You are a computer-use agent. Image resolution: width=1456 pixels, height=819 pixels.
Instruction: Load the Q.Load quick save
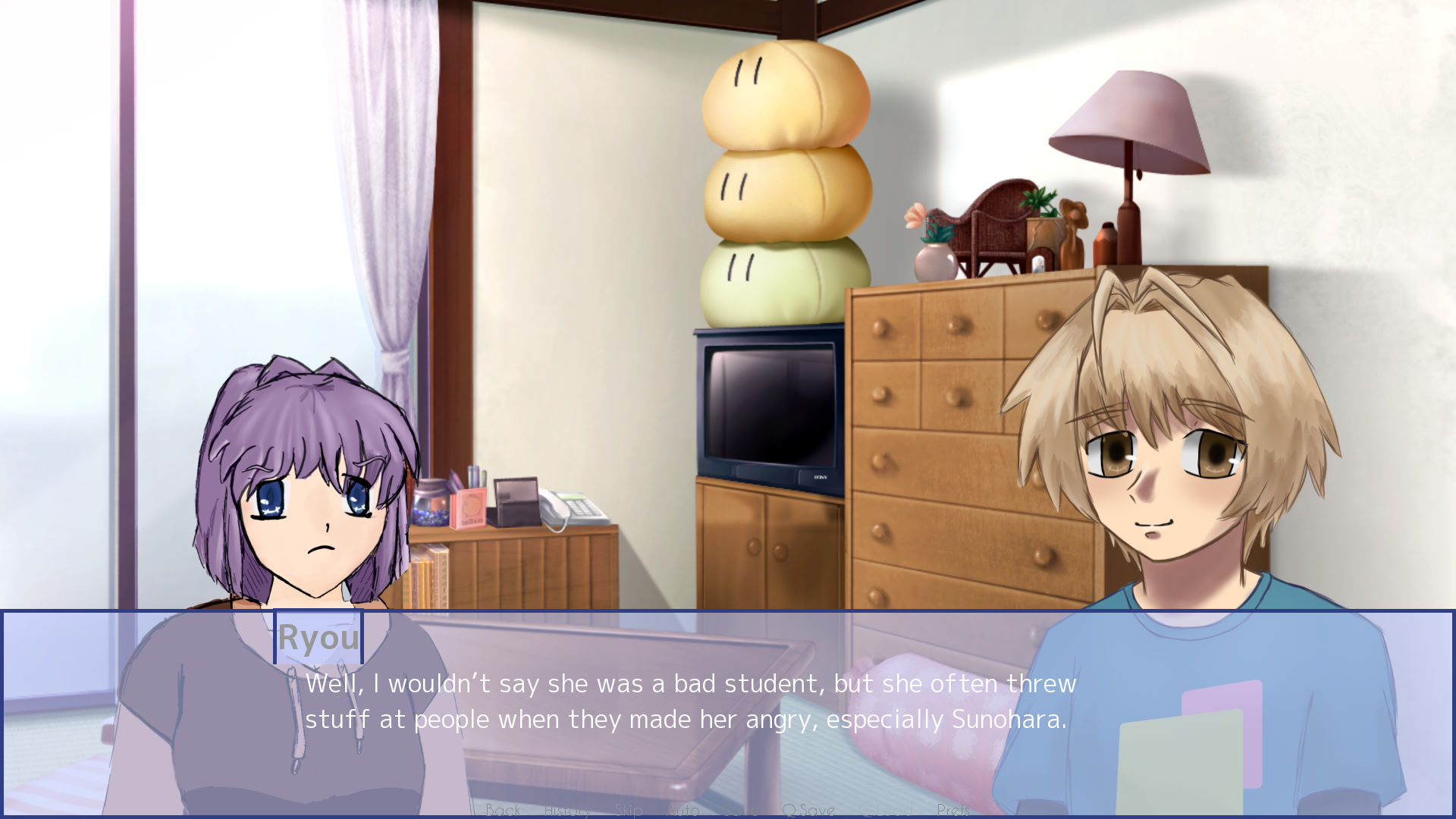click(x=886, y=810)
